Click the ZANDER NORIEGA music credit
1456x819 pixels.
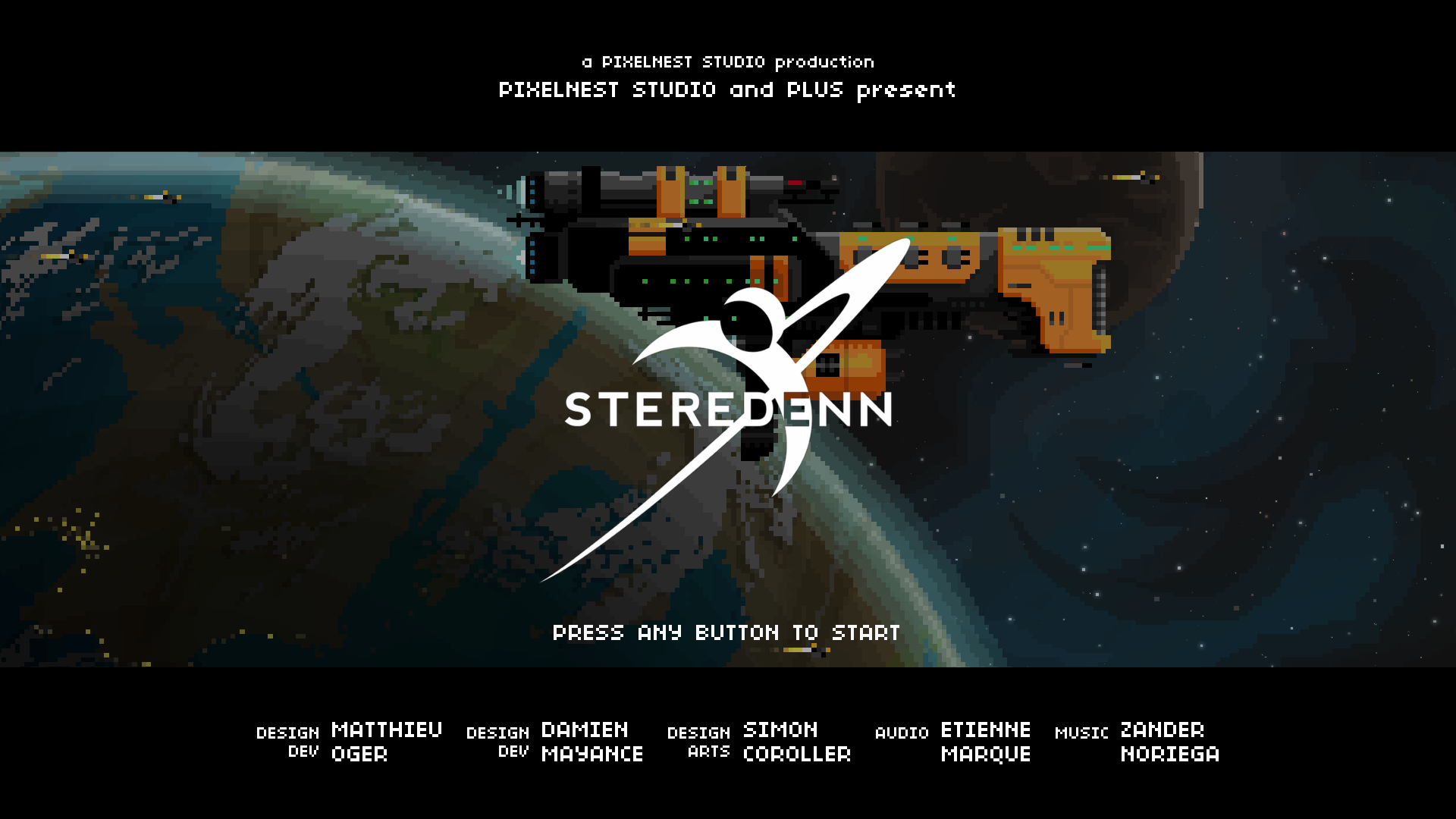click(1169, 741)
